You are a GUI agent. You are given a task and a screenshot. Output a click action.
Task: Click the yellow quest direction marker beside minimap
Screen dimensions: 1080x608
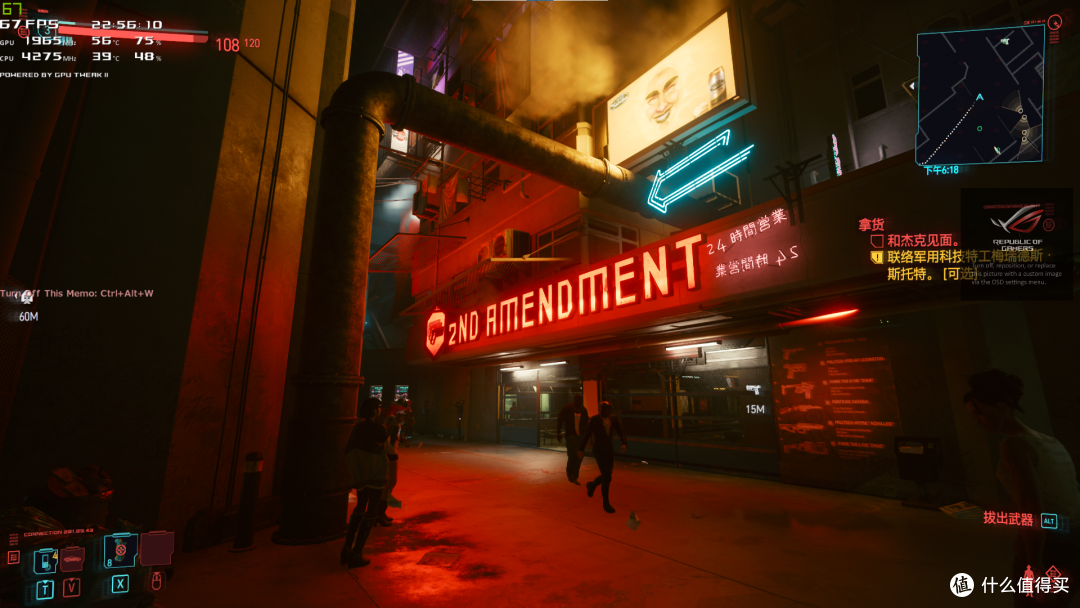(910, 87)
